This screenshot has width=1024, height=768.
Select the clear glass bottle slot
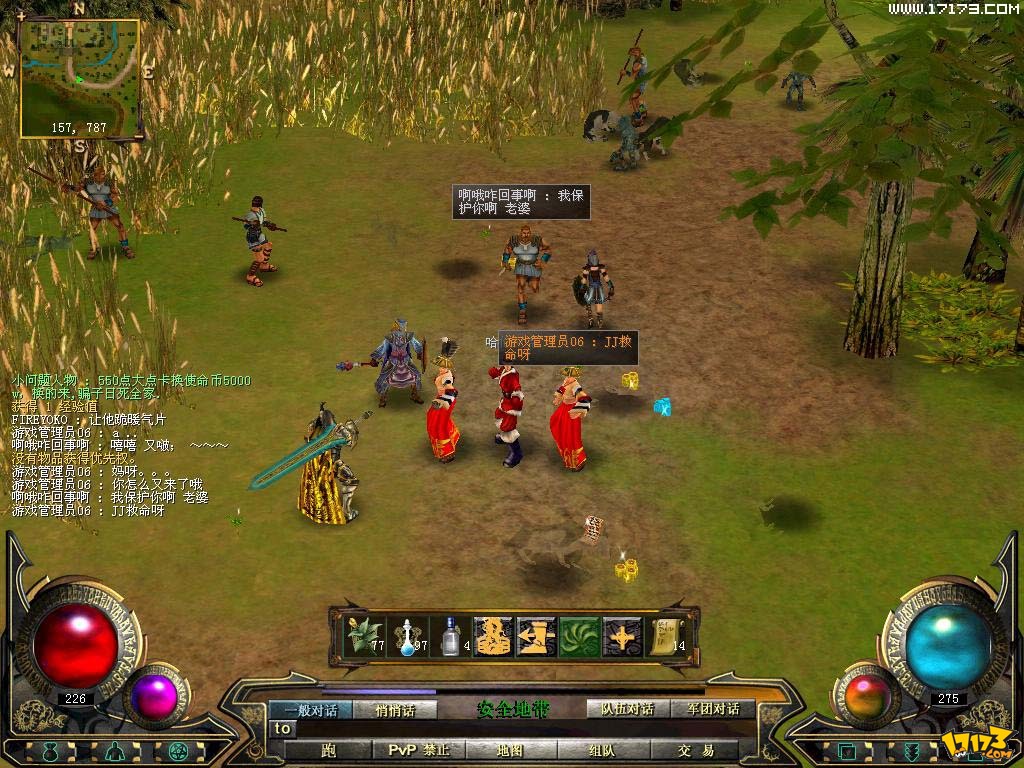[451, 636]
